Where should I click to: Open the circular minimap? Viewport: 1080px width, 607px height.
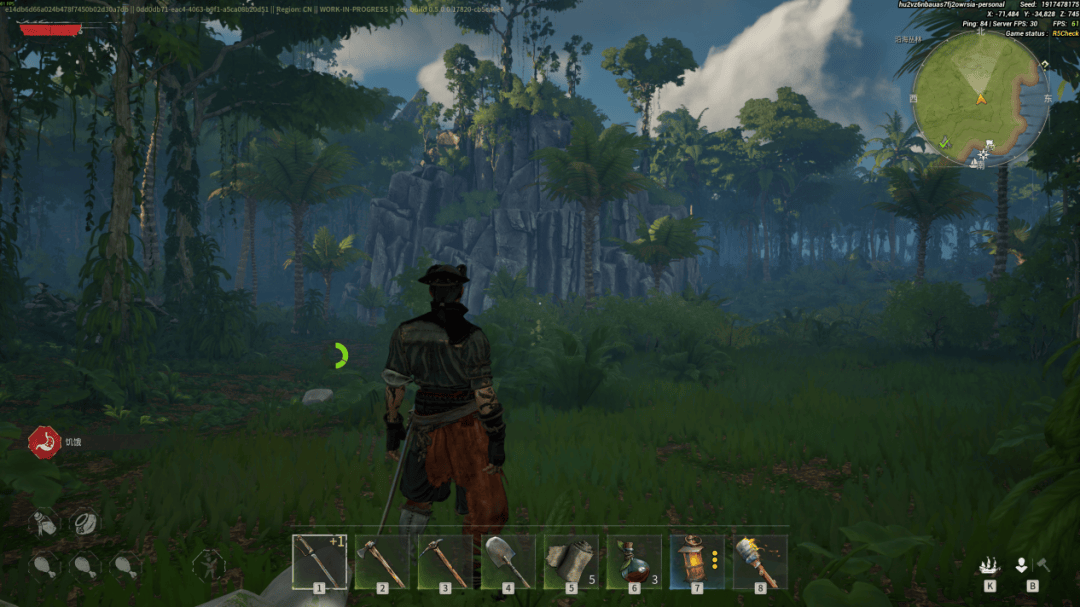click(980, 98)
